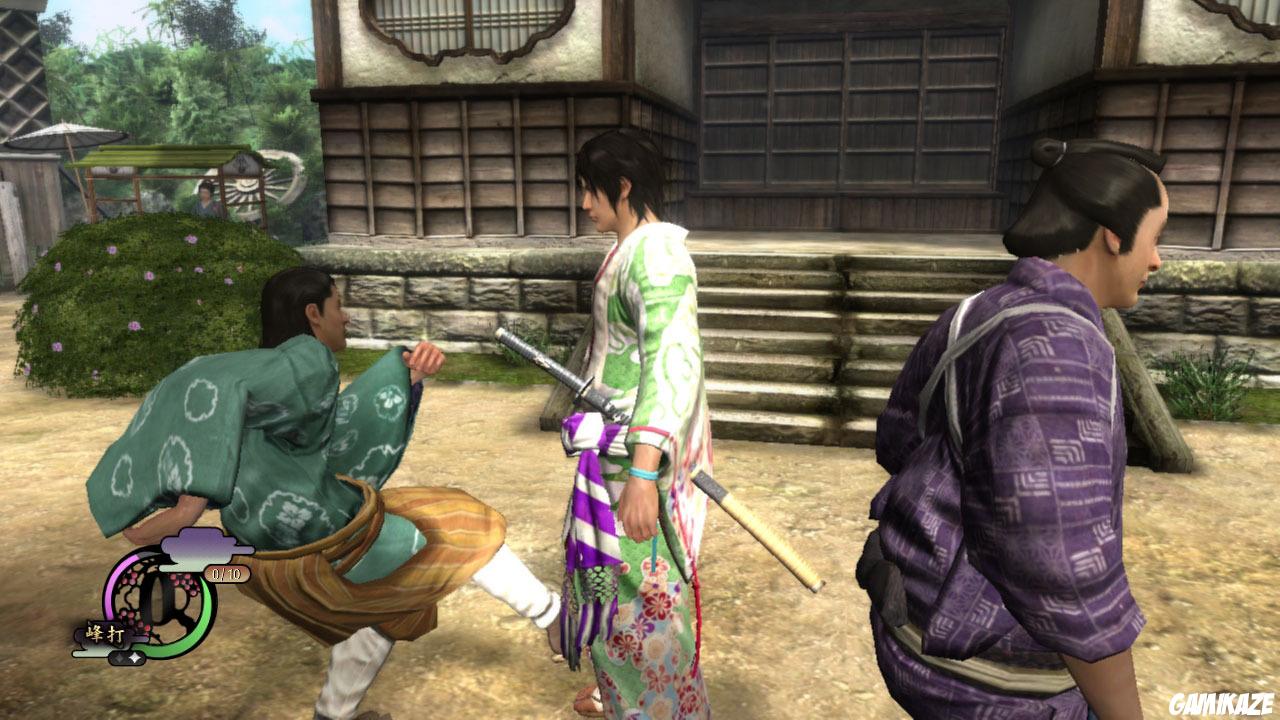Toggle the pink gauge segment at top left
This screenshot has height=720, width=1280.
click(114, 577)
